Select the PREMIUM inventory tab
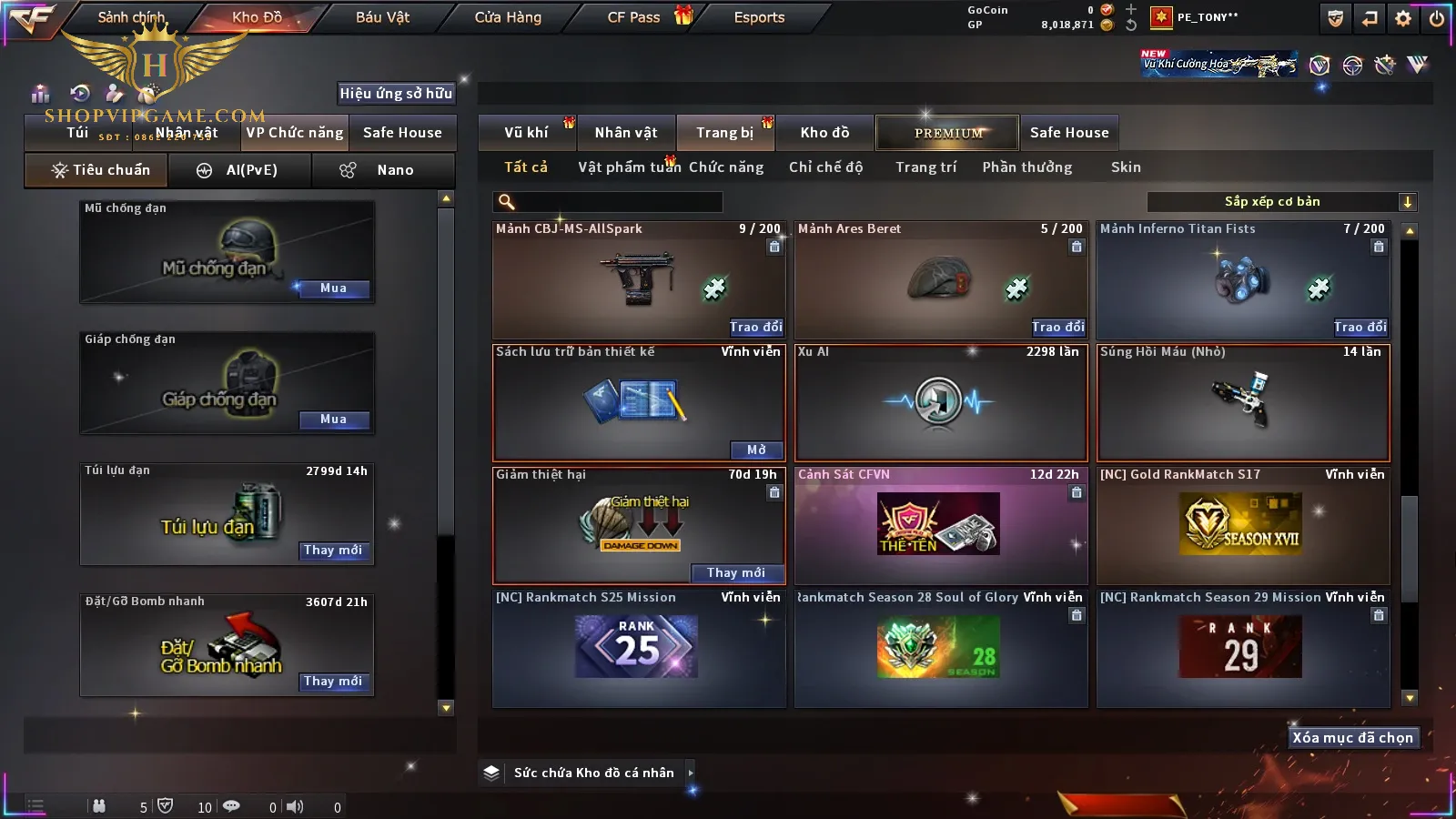This screenshot has width=1456, height=819. click(948, 133)
